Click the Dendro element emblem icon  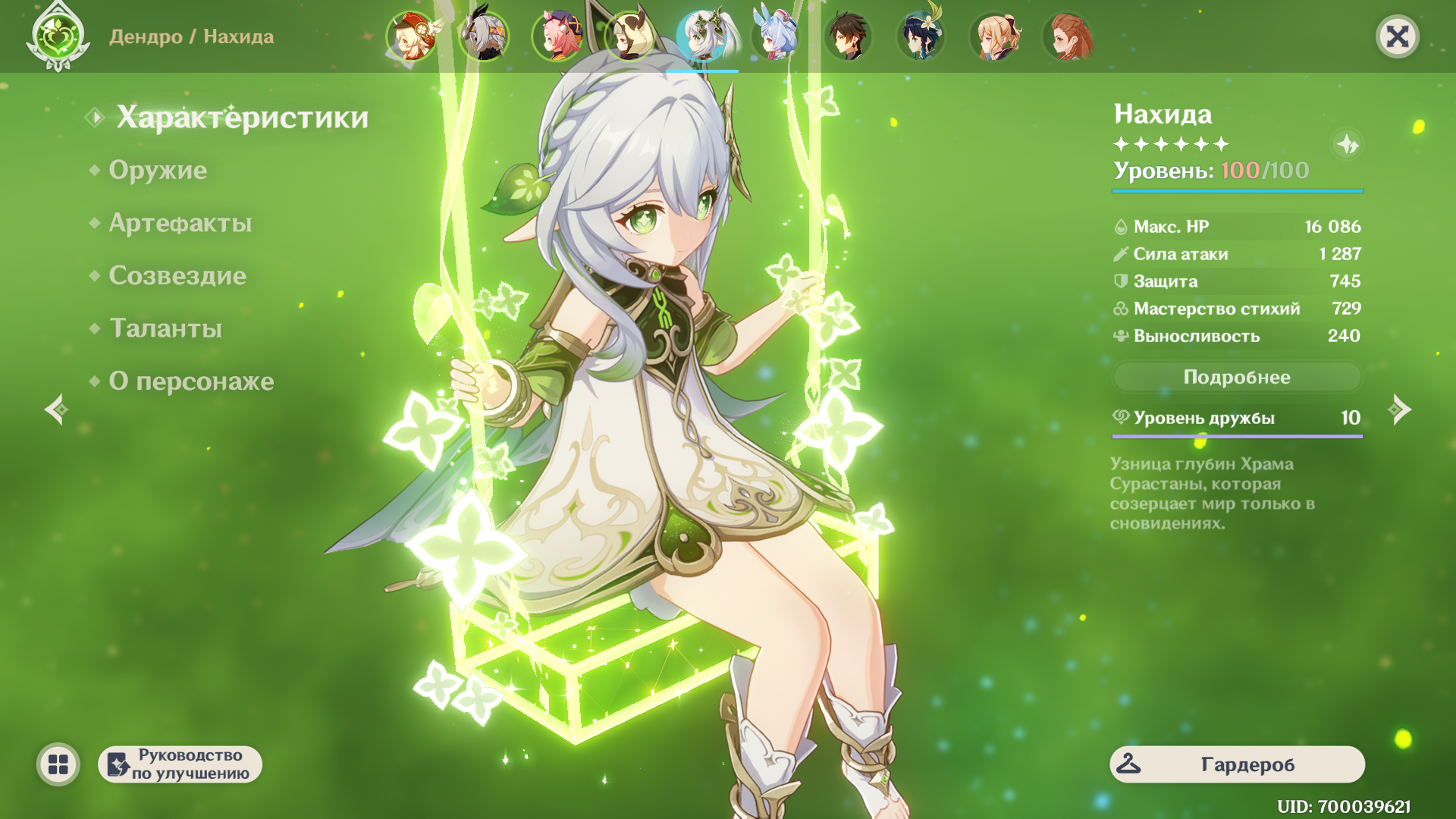(x=58, y=36)
